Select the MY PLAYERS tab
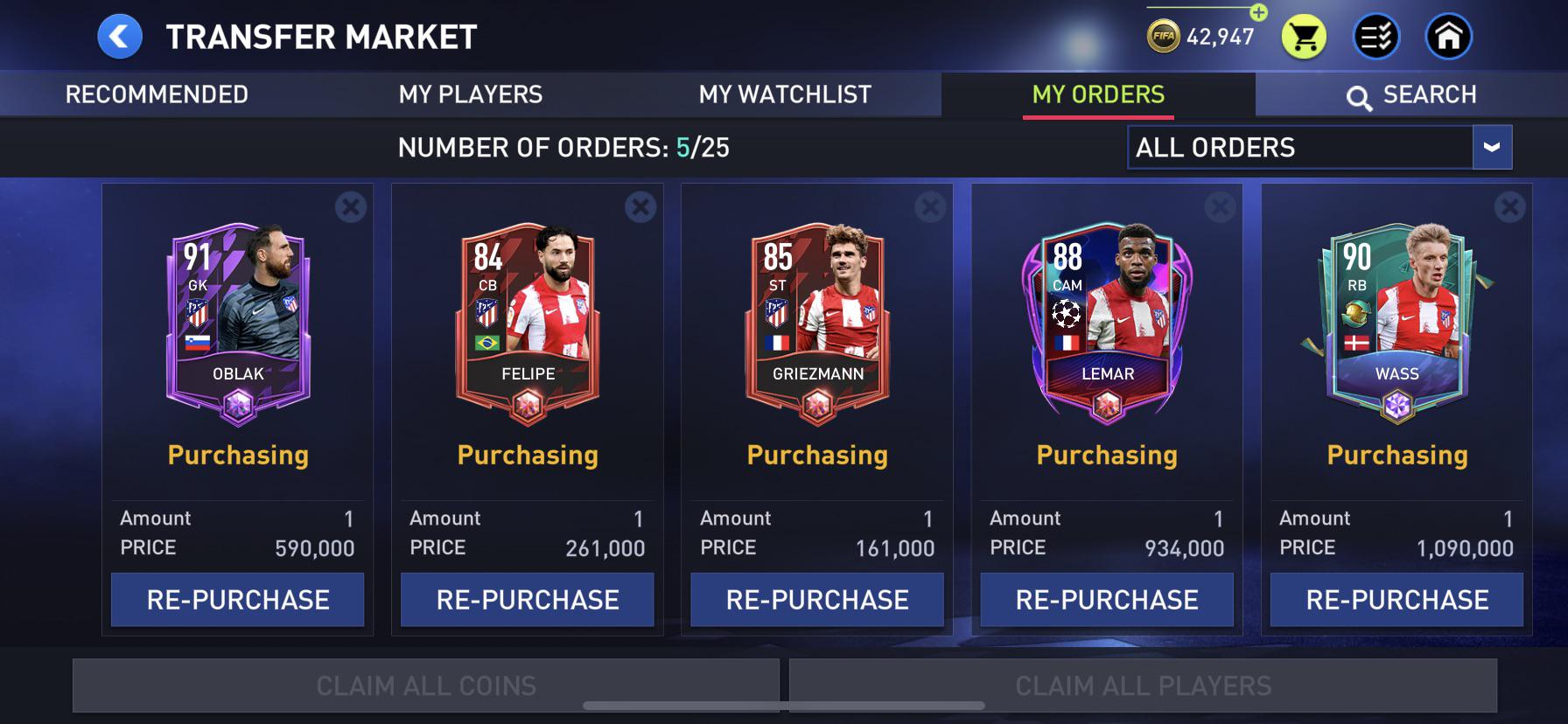Screen dimensions: 1568x724 pyautogui.click(x=470, y=94)
